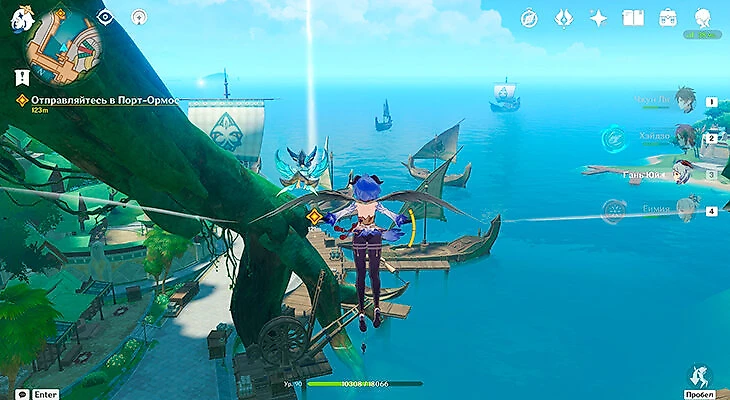Viewport: 730px width, 400px height.
Task: Open the quest list icon below minimap
Action: (x=21, y=76)
